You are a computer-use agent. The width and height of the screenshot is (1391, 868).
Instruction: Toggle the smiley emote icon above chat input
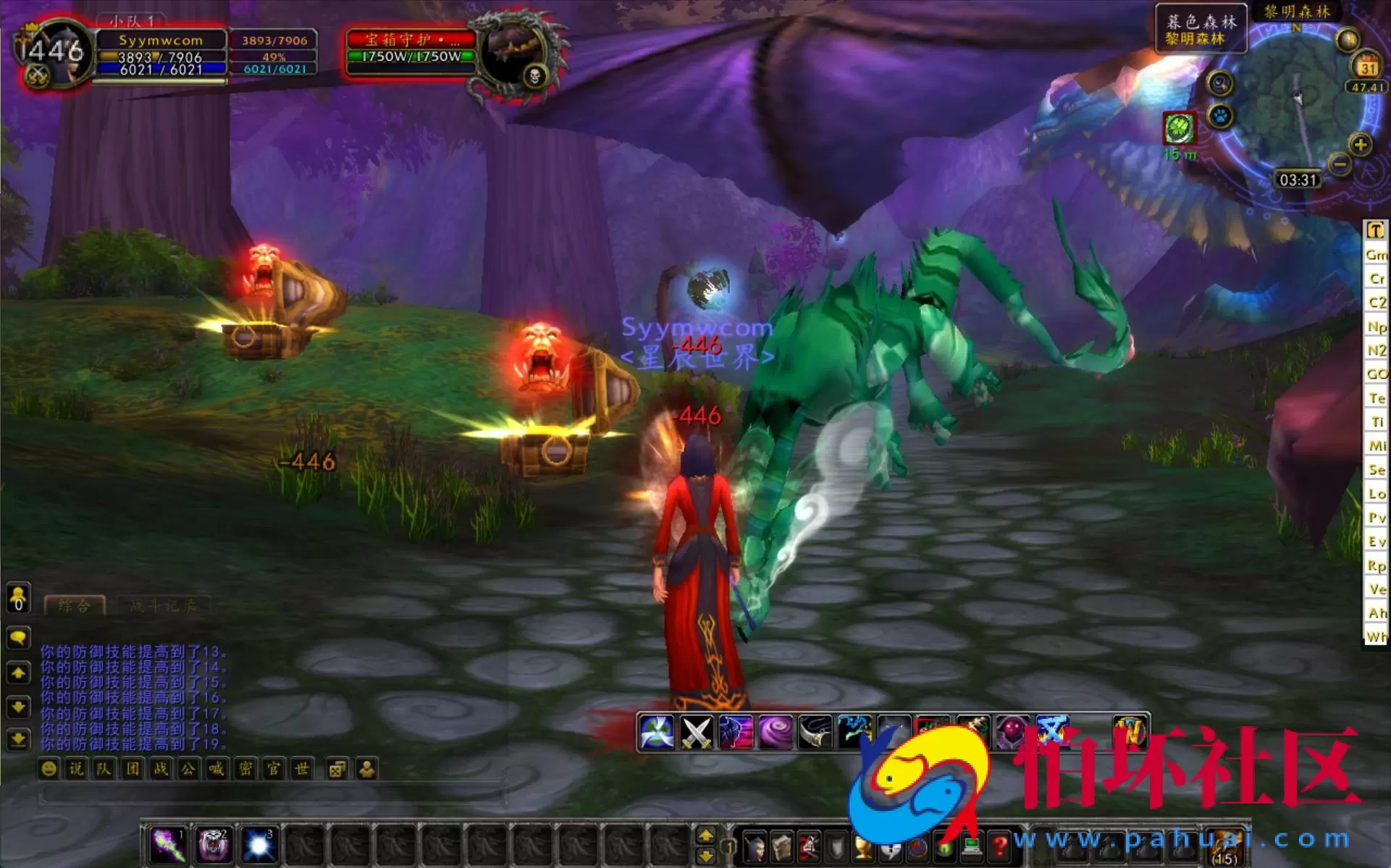point(49,770)
